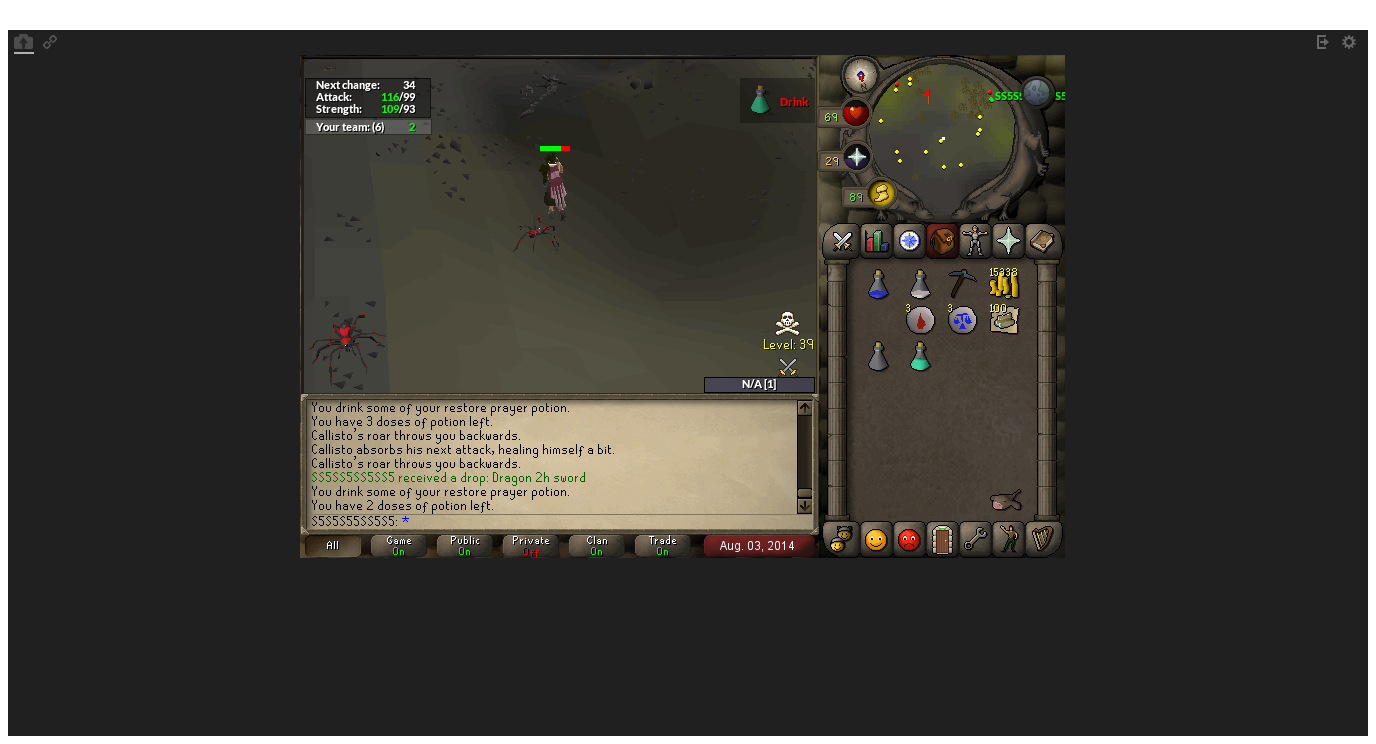Turn off Public chat
Image resolution: width=1376 pixels, height=744 pixels.
coord(464,545)
